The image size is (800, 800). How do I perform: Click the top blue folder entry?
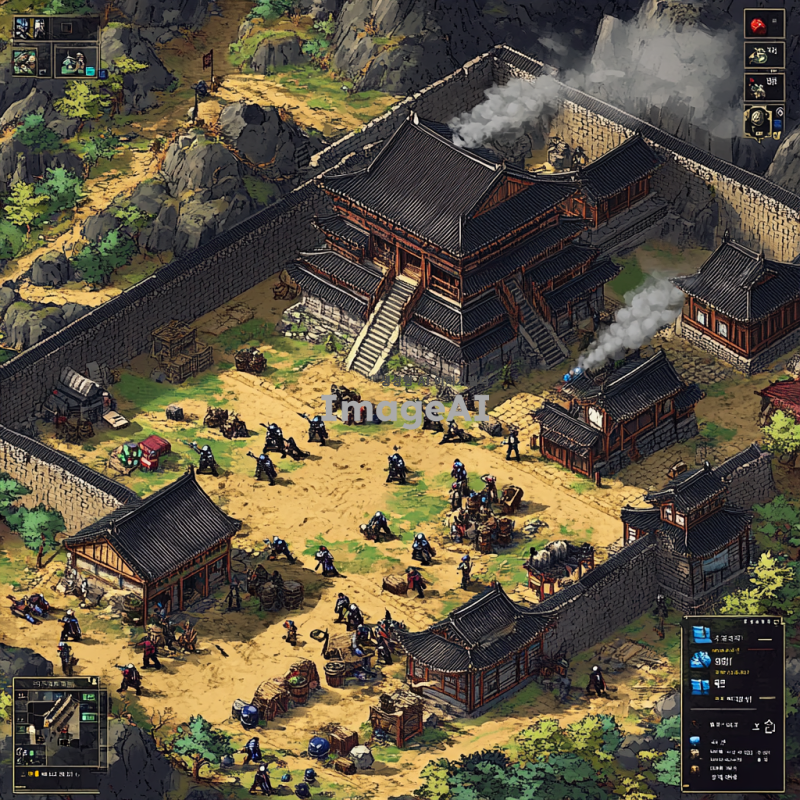tap(699, 636)
